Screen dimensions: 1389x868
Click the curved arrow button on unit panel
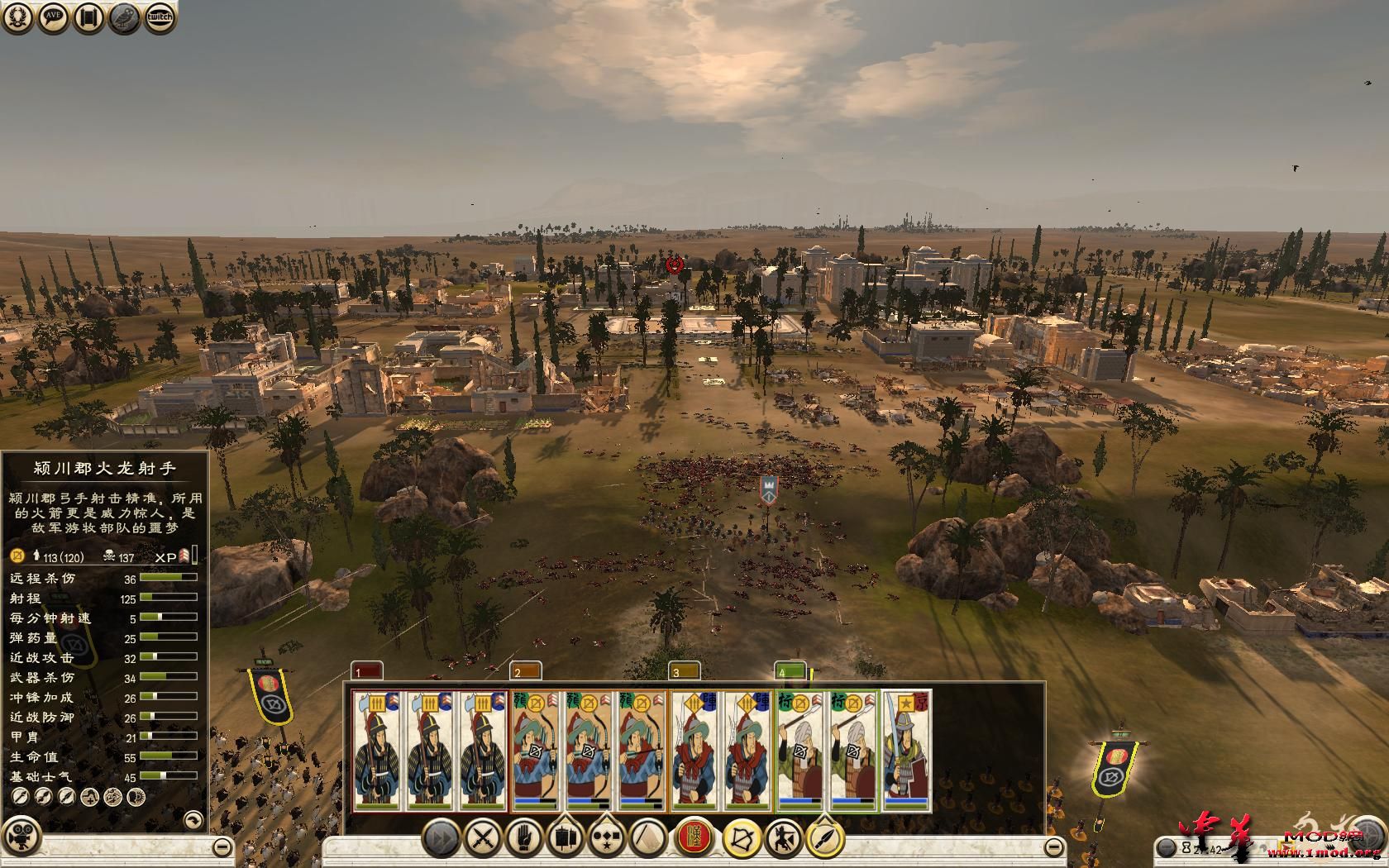click(192, 820)
